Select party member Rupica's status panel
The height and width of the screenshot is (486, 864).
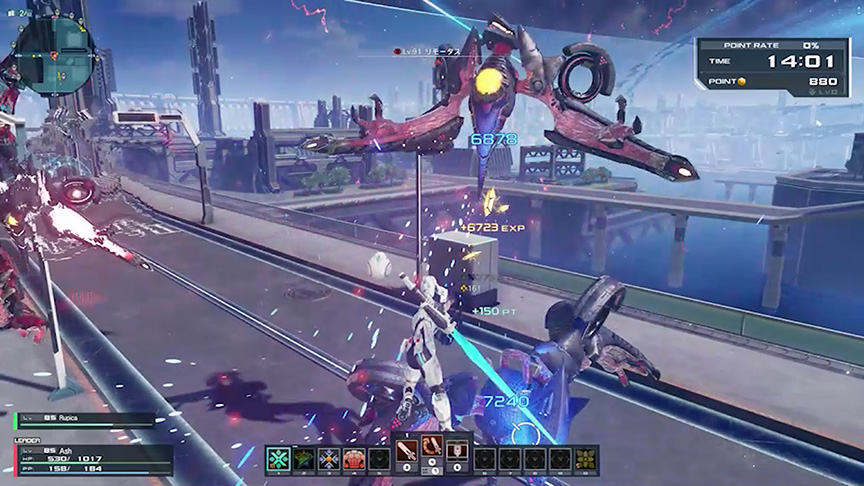pyautogui.click(x=85, y=420)
